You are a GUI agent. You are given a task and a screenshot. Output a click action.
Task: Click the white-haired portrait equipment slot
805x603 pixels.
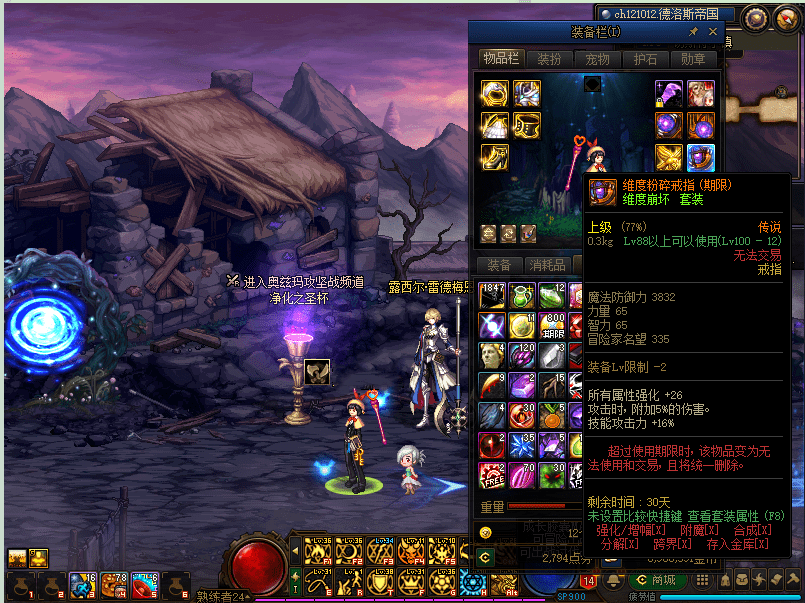pos(700,94)
